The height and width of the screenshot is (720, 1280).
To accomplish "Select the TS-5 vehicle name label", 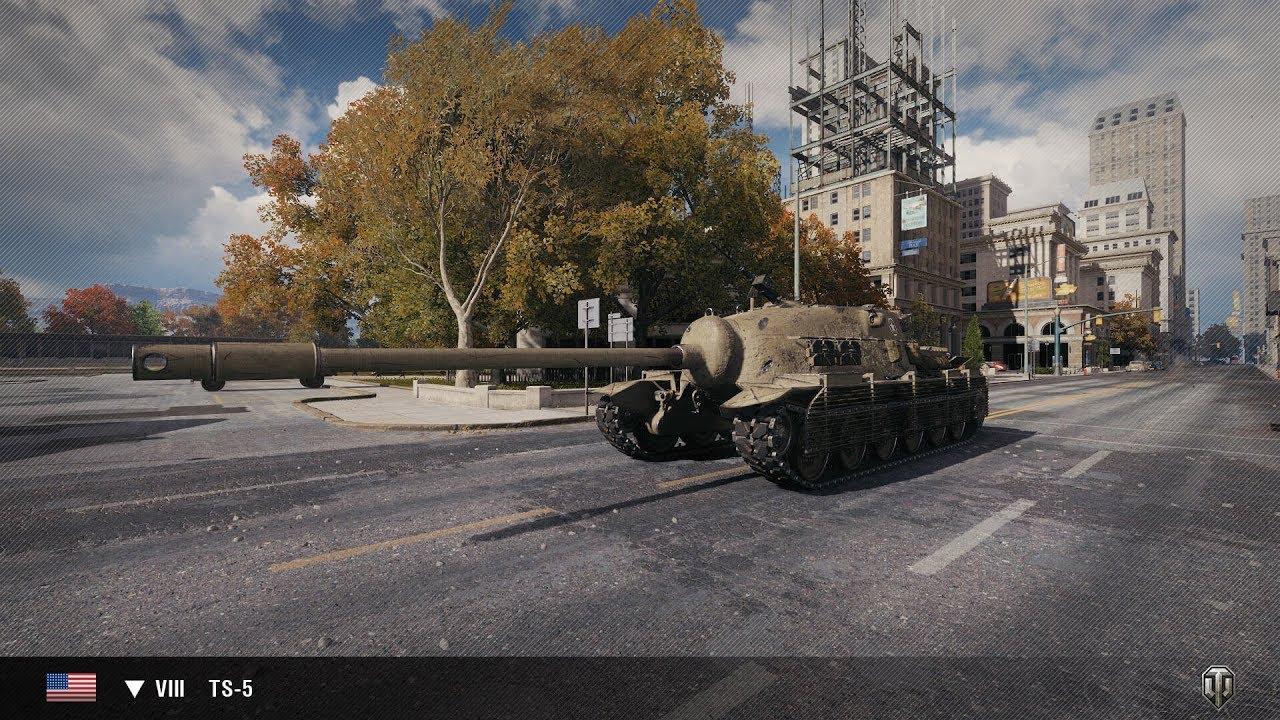I will (x=230, y=689).
